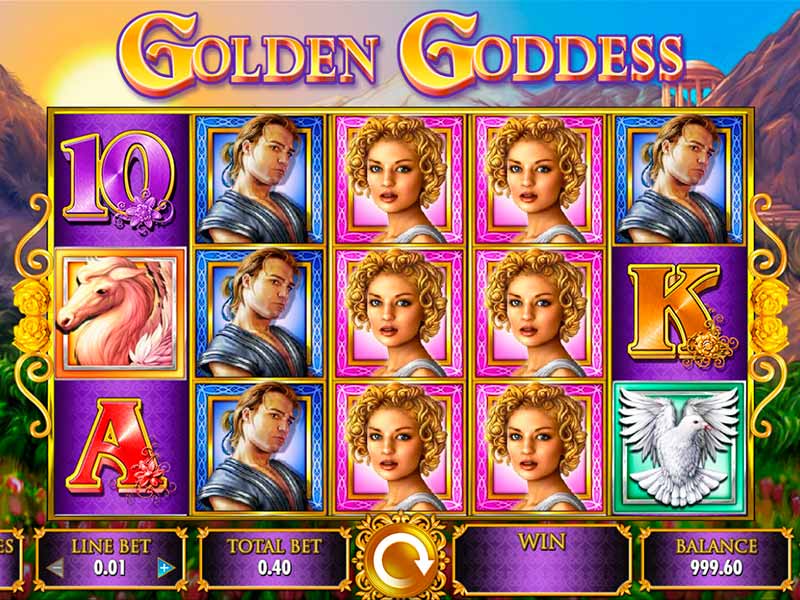The width and height of the screenshot is (800, 600).
Task: Decrease the line bet with the left arrow
Action: click(x=56, y=568)
